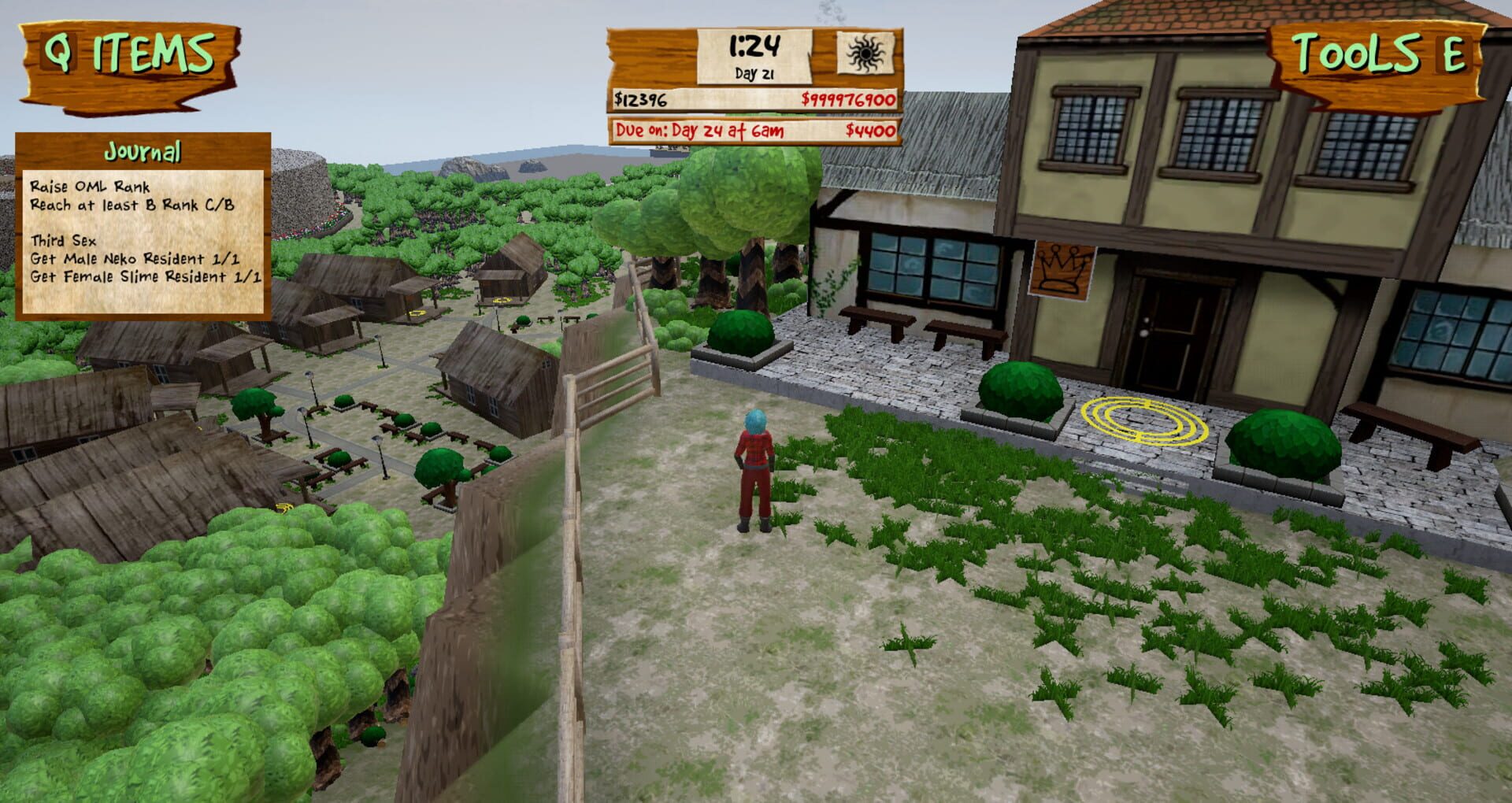Screen dimensions: 1512x803
Task: Click the crown signboard on the tavern building
Action: 1063,271
